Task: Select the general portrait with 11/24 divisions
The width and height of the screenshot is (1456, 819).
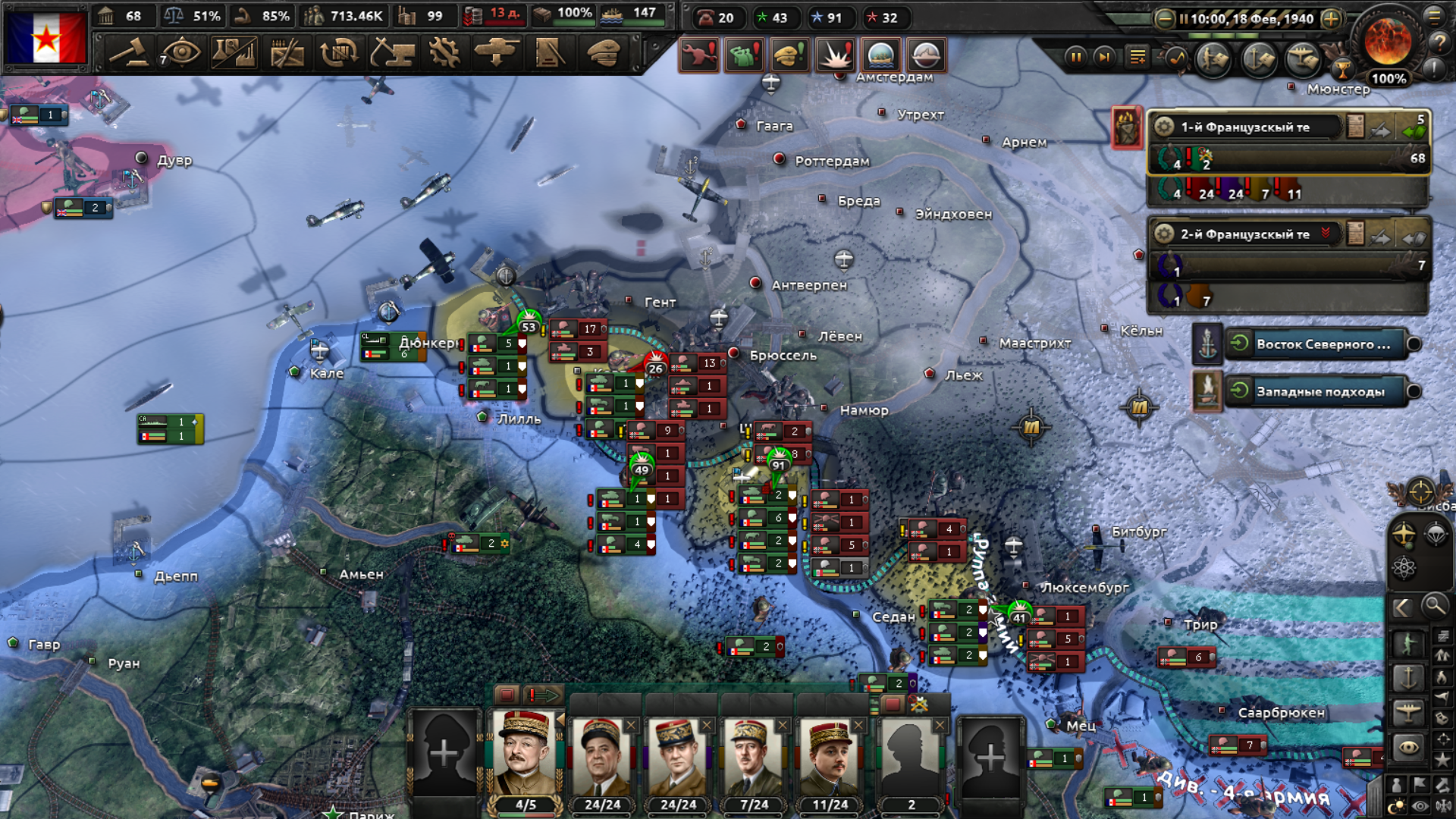Action: [x=830, y=755]
